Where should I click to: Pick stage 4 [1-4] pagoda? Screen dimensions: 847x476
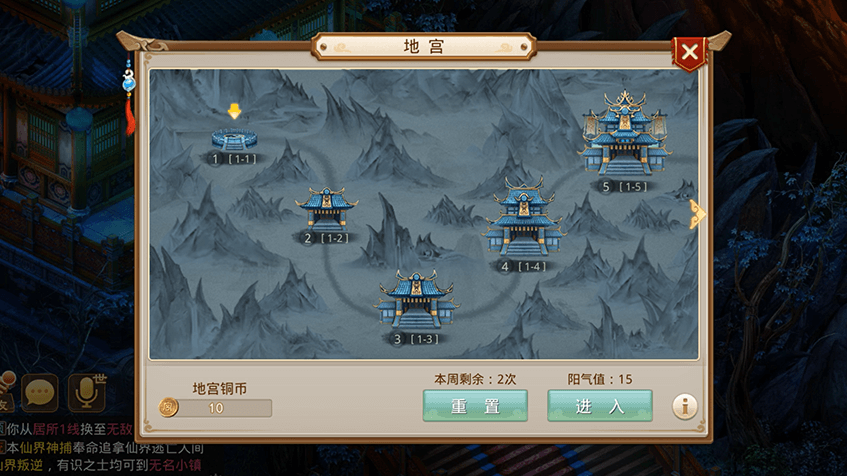(x=522, y=222)
